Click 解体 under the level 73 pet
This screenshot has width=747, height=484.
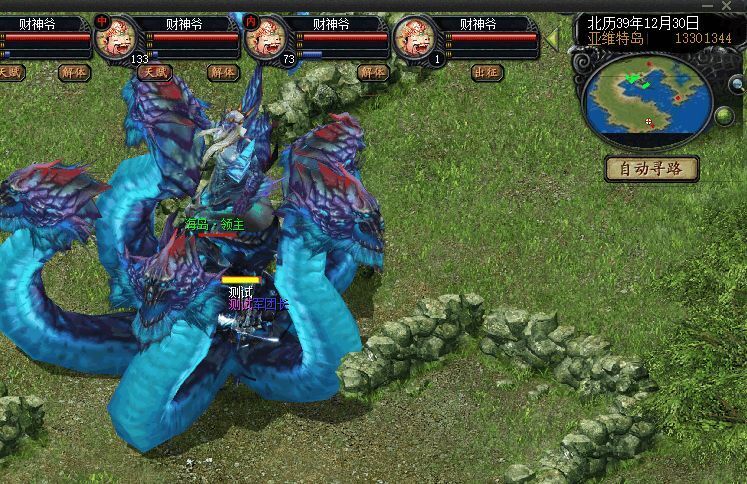click(372, 72)
